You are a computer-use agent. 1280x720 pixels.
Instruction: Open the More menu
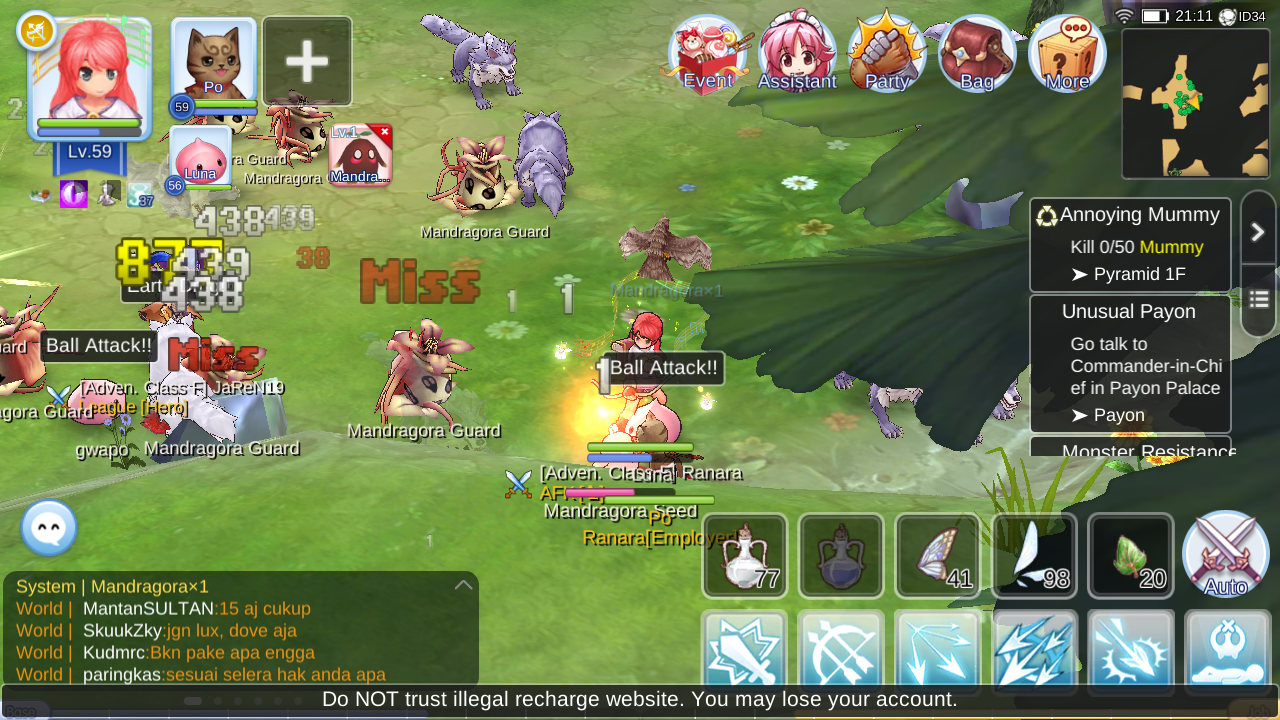click(x=1065, y=50)
